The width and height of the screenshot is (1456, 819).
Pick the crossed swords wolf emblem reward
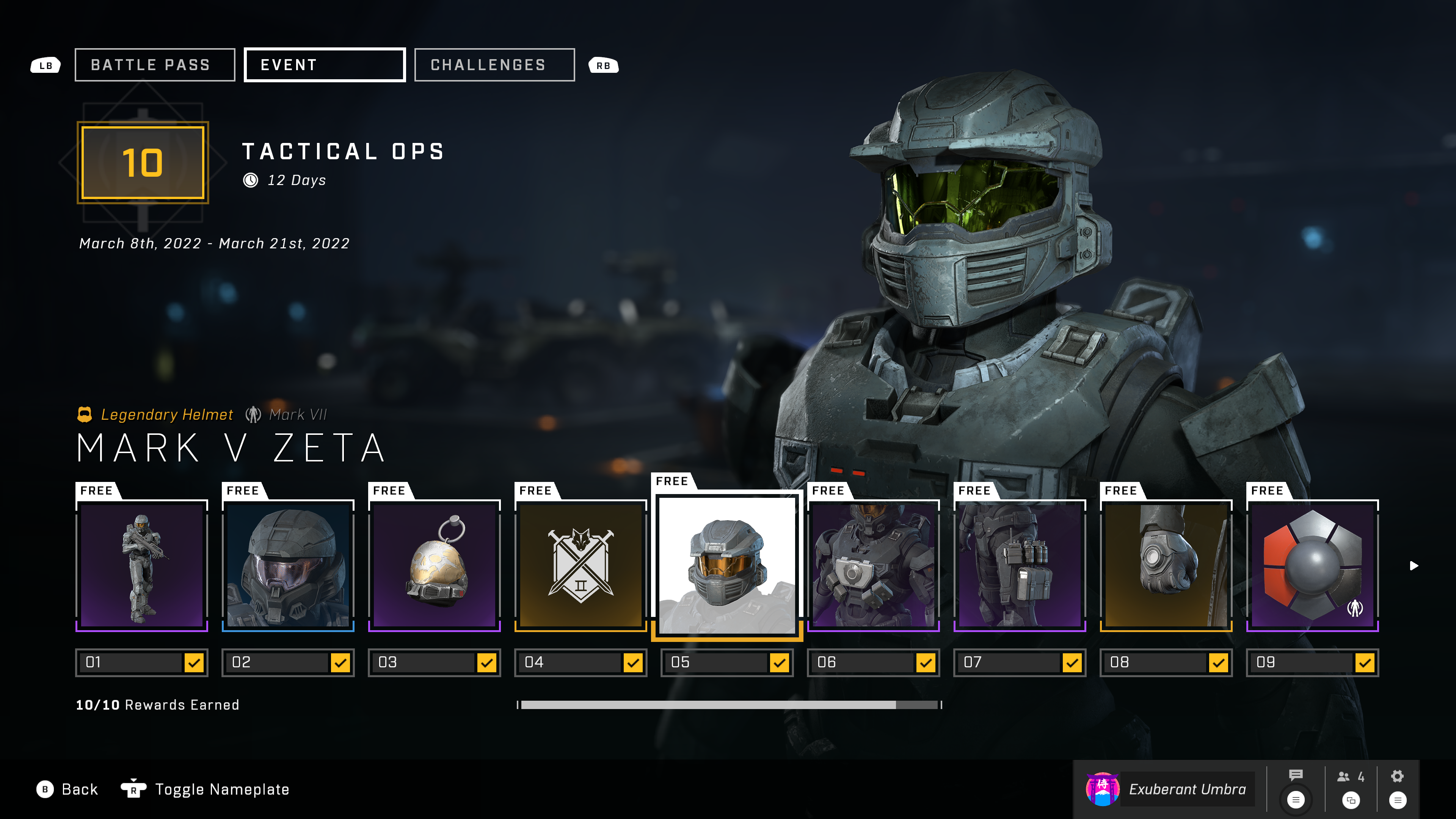(581, 565)
